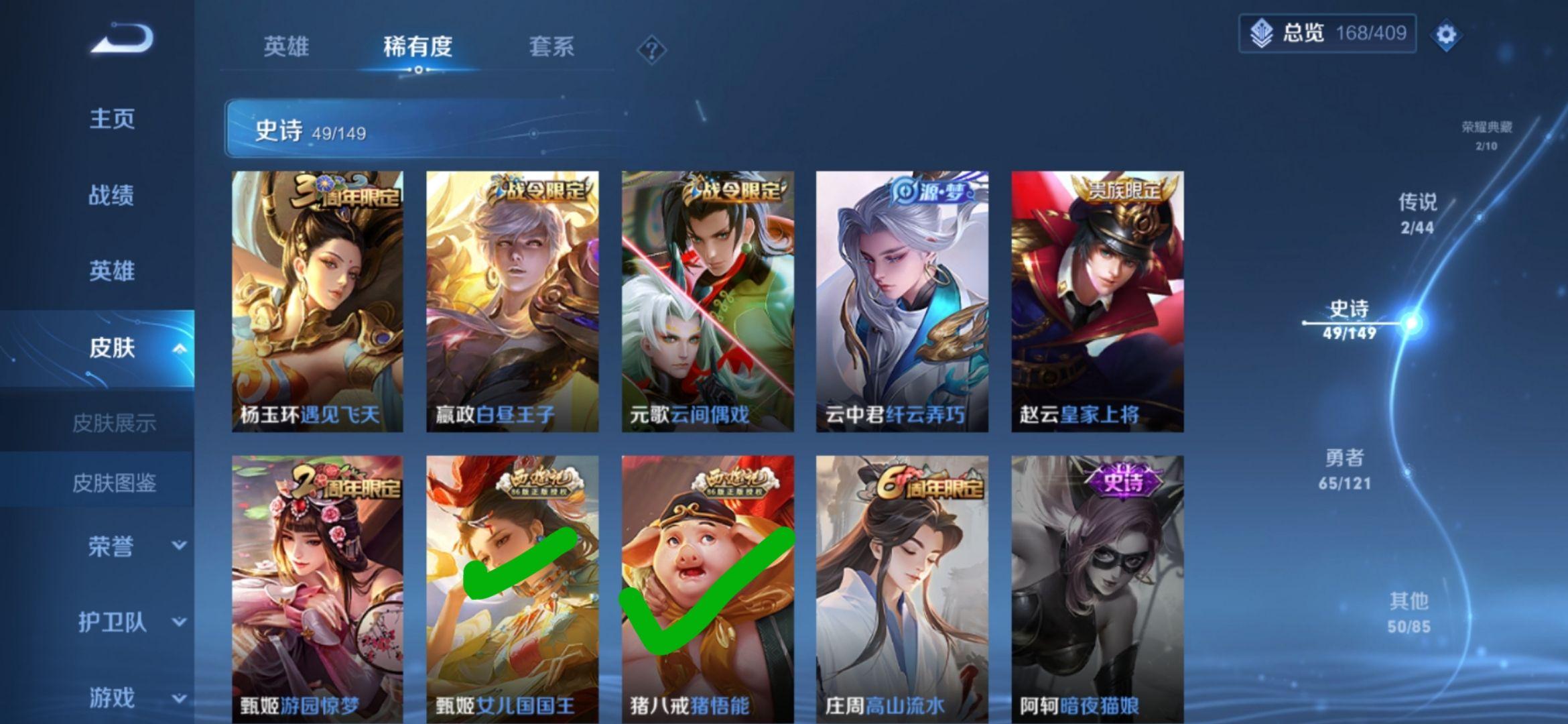1568x724 pixels.
Task: Open the 战绩 sidebar entry
Action: 112,195
